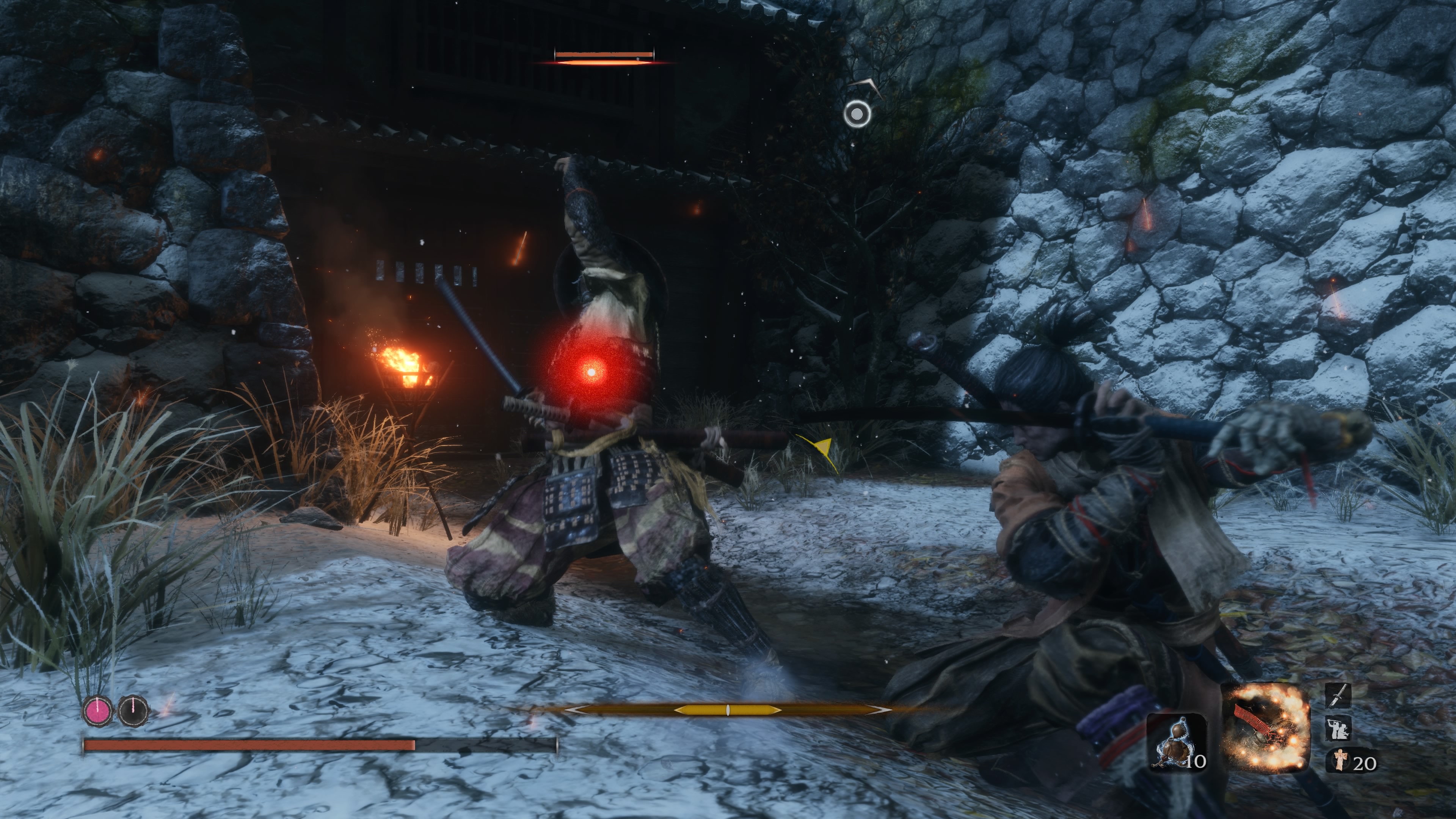This screenshot has width=1456, height=819.
Task: Click the circular grapple point marker
Action: coord(857,114)
